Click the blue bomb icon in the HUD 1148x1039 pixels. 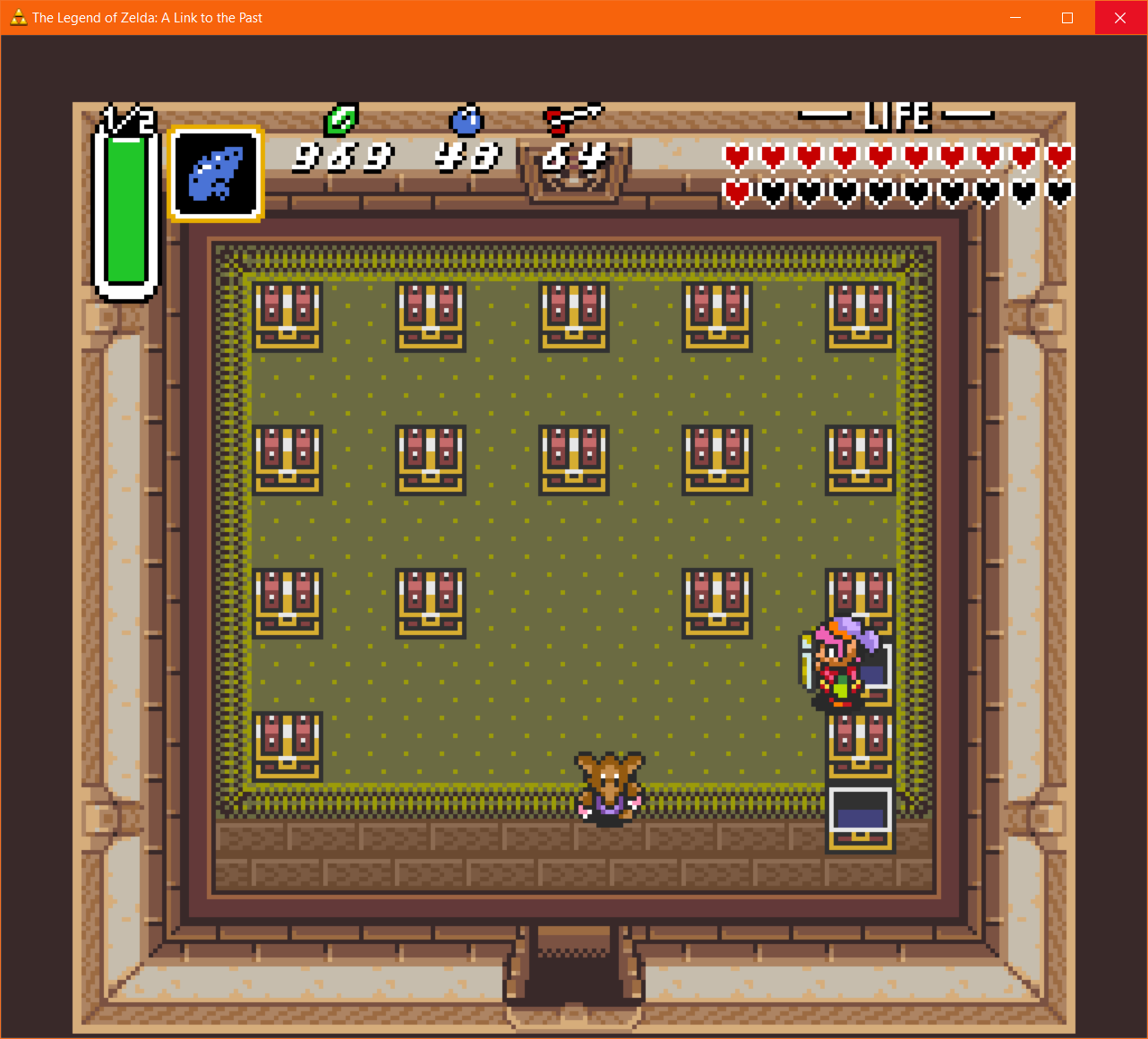click(466, 121)
